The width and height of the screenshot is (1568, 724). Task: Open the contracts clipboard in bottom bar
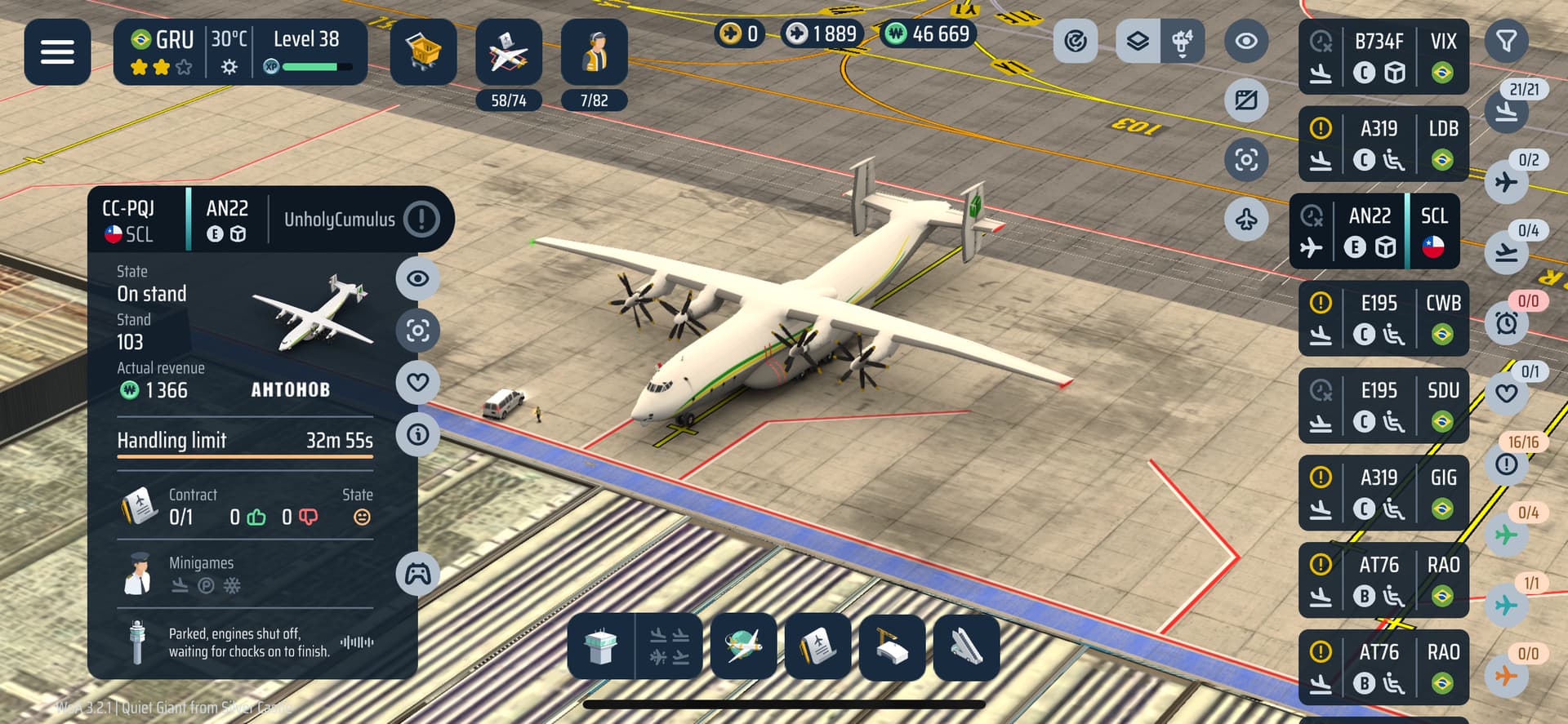tap(817, 646)
